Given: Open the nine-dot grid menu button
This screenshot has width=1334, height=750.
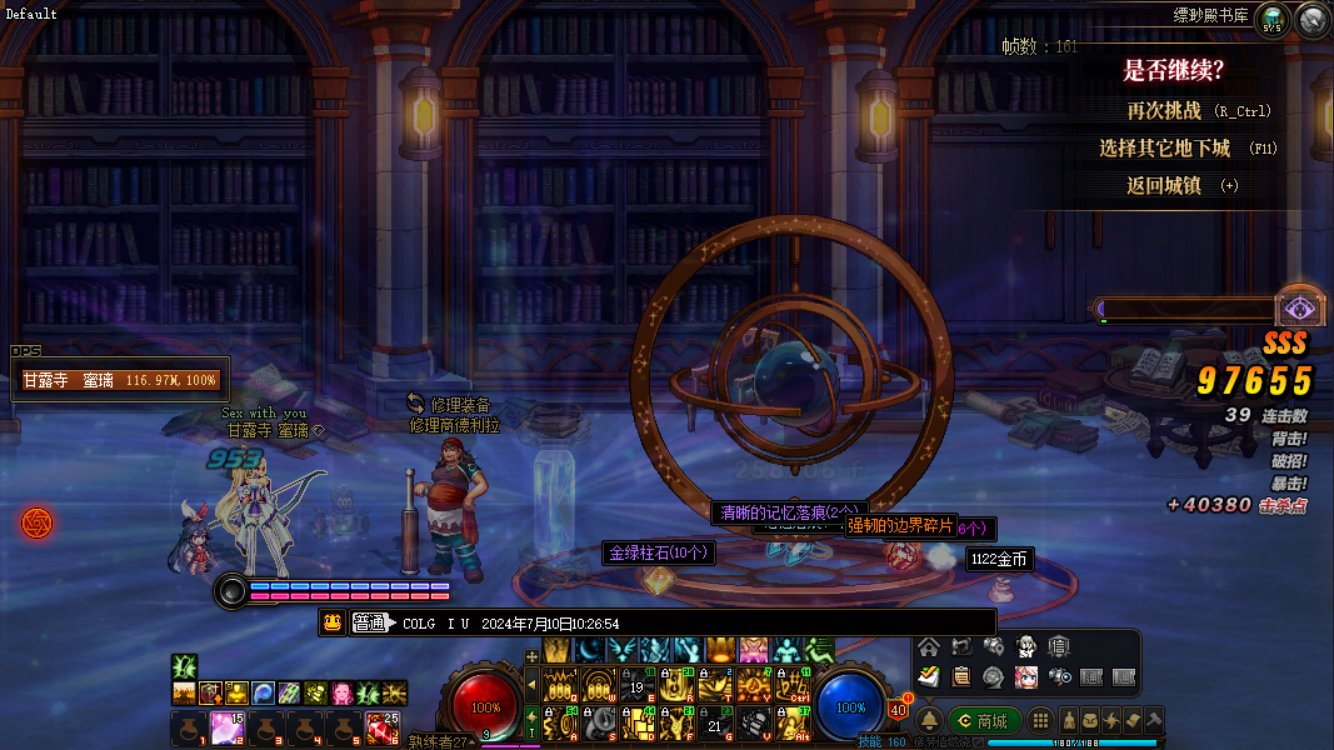Looking at the screenshot, I should pos(1041,720).
